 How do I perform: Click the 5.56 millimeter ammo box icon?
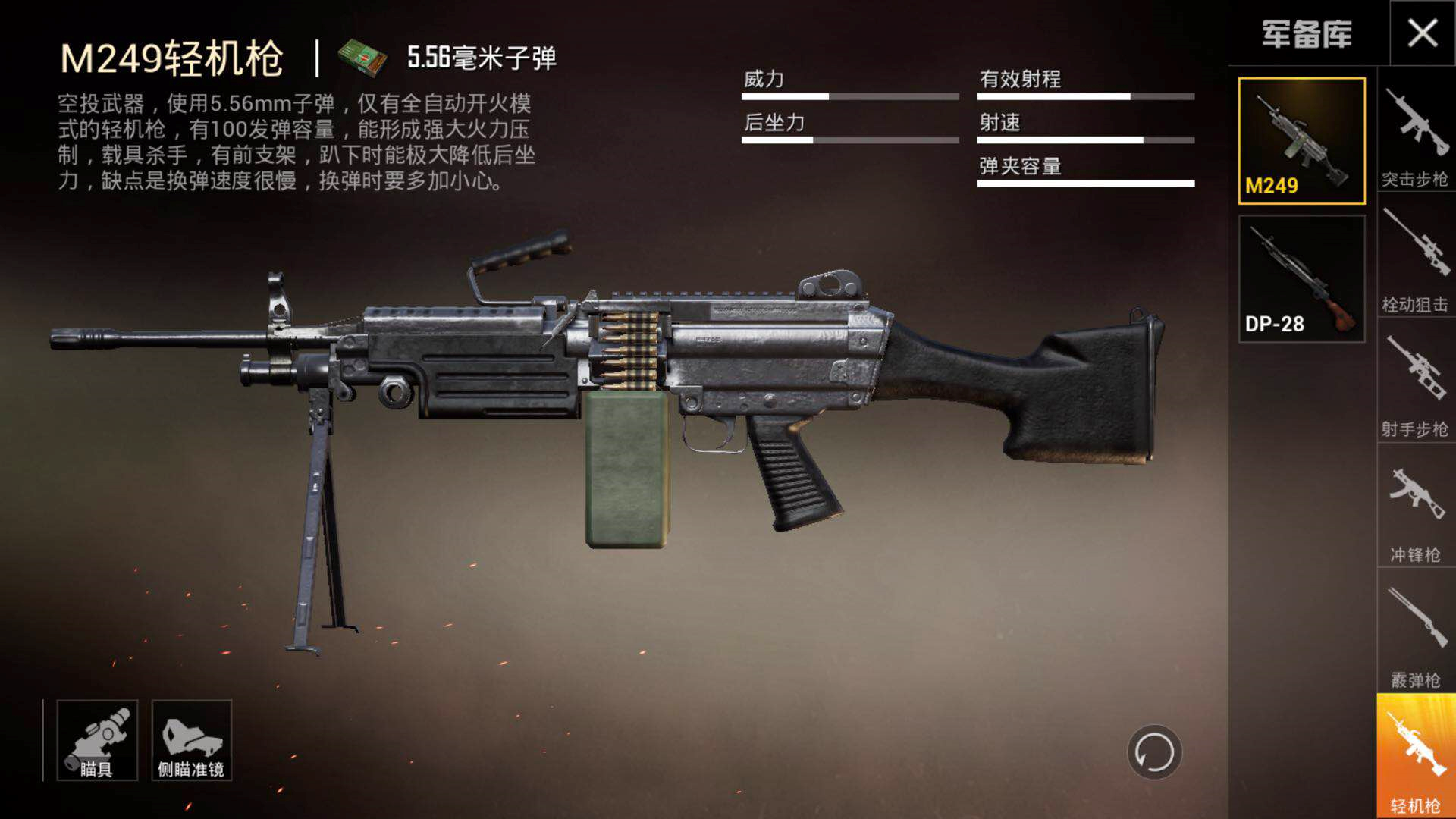[x=364, y=57]
